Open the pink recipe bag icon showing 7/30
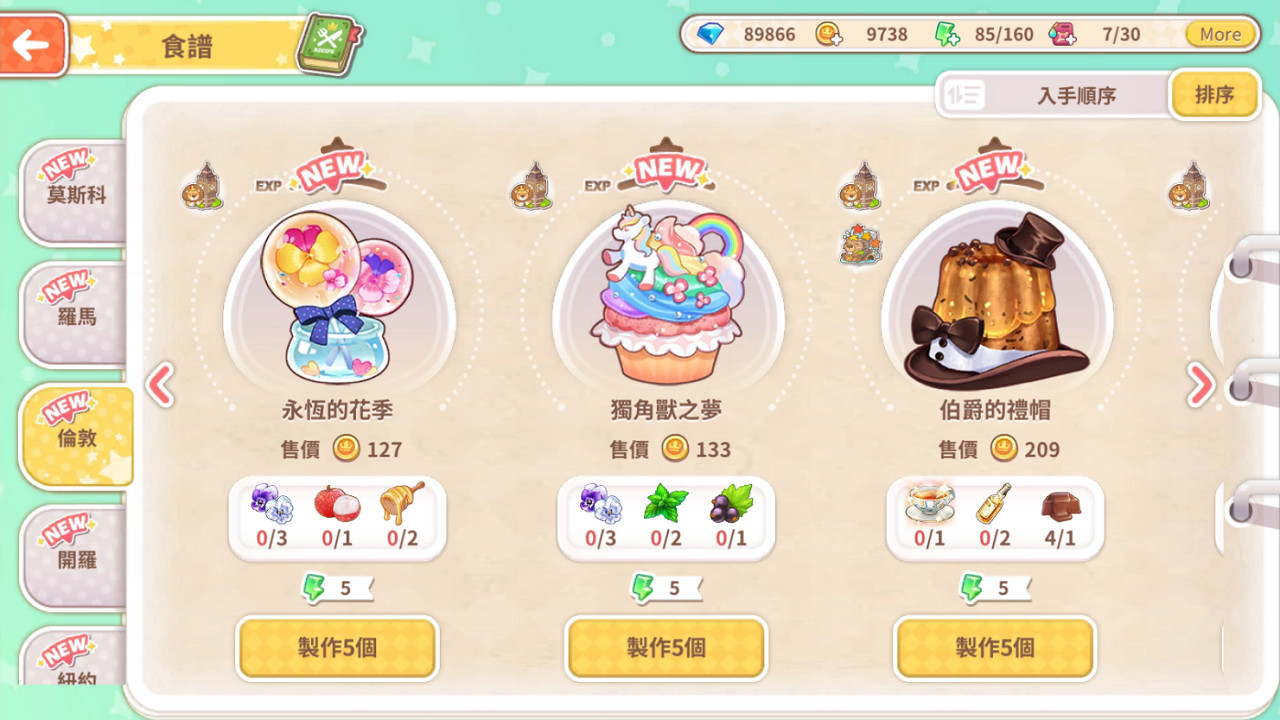This screenshot has width=1280, height=720. (1063, 33)
